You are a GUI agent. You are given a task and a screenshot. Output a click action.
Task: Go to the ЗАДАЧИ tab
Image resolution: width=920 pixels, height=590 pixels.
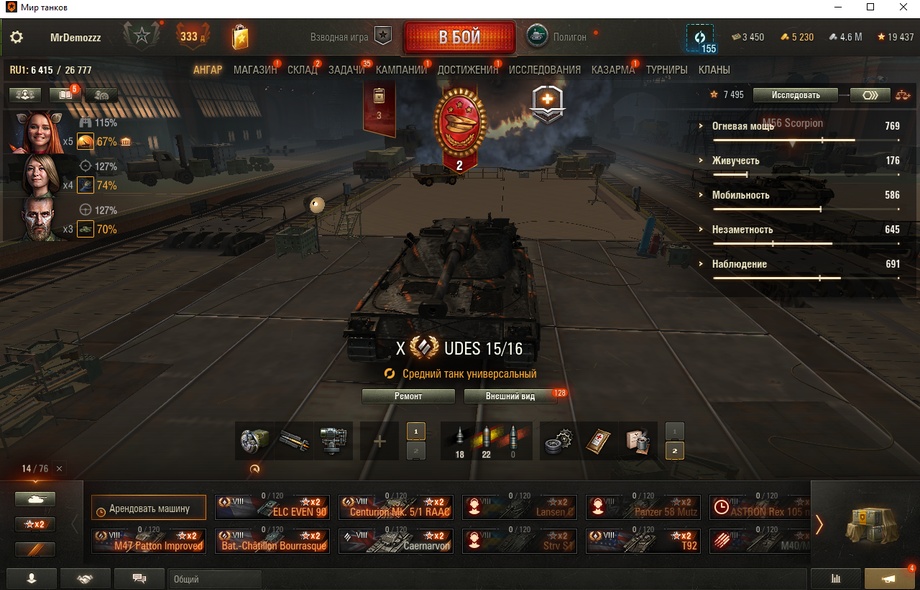346,70
